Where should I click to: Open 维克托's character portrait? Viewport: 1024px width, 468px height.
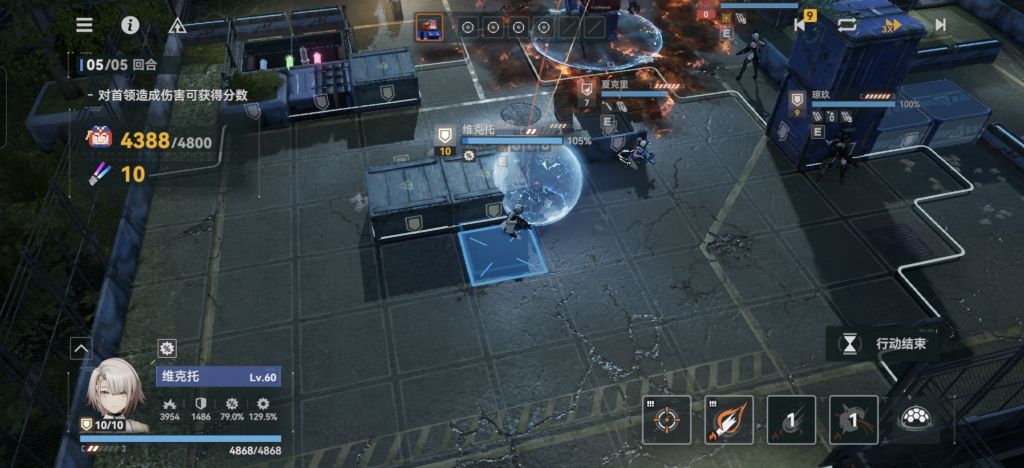(115, 392)
